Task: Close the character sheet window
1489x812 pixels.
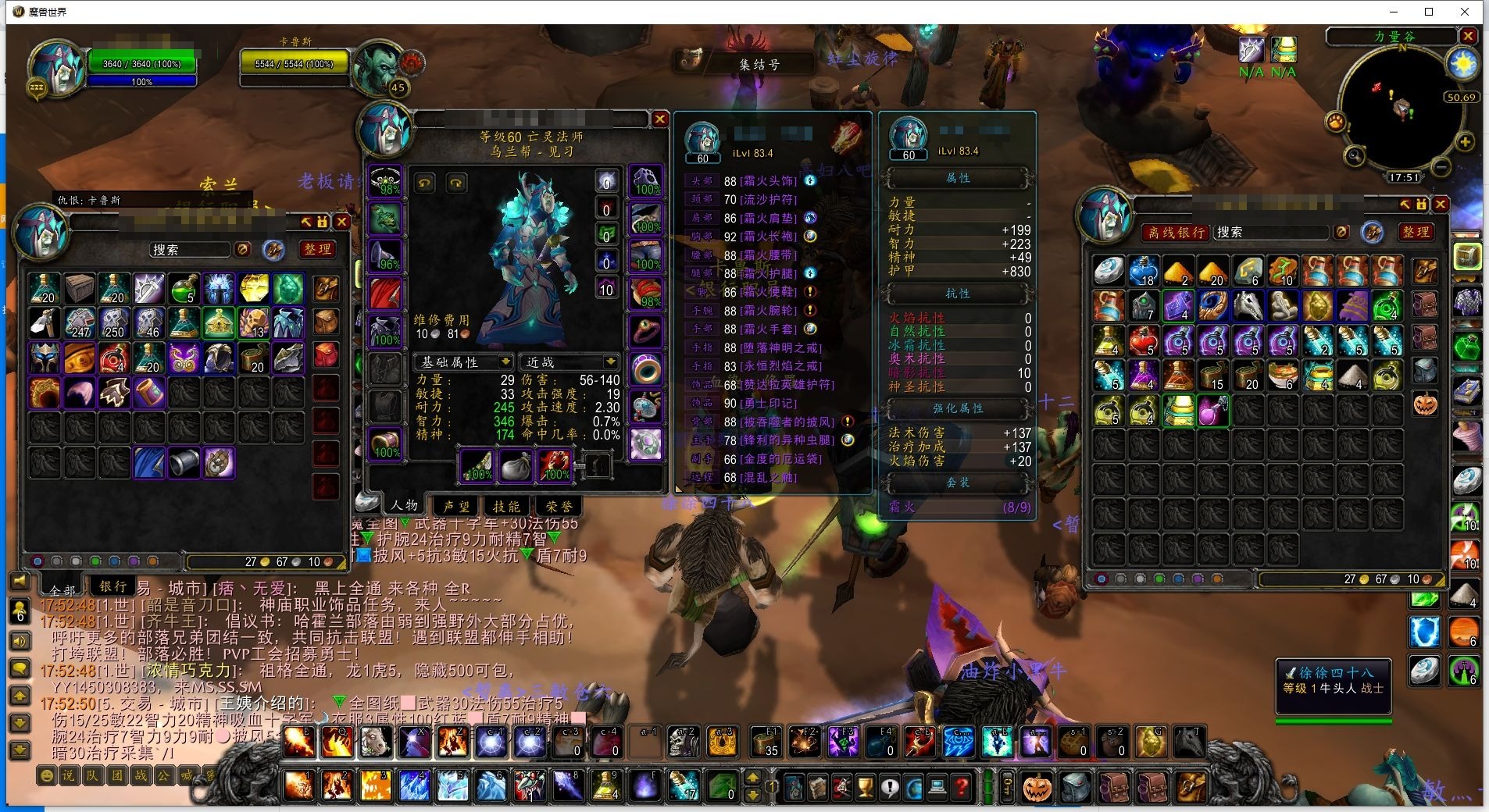Action: coord(660,119)
